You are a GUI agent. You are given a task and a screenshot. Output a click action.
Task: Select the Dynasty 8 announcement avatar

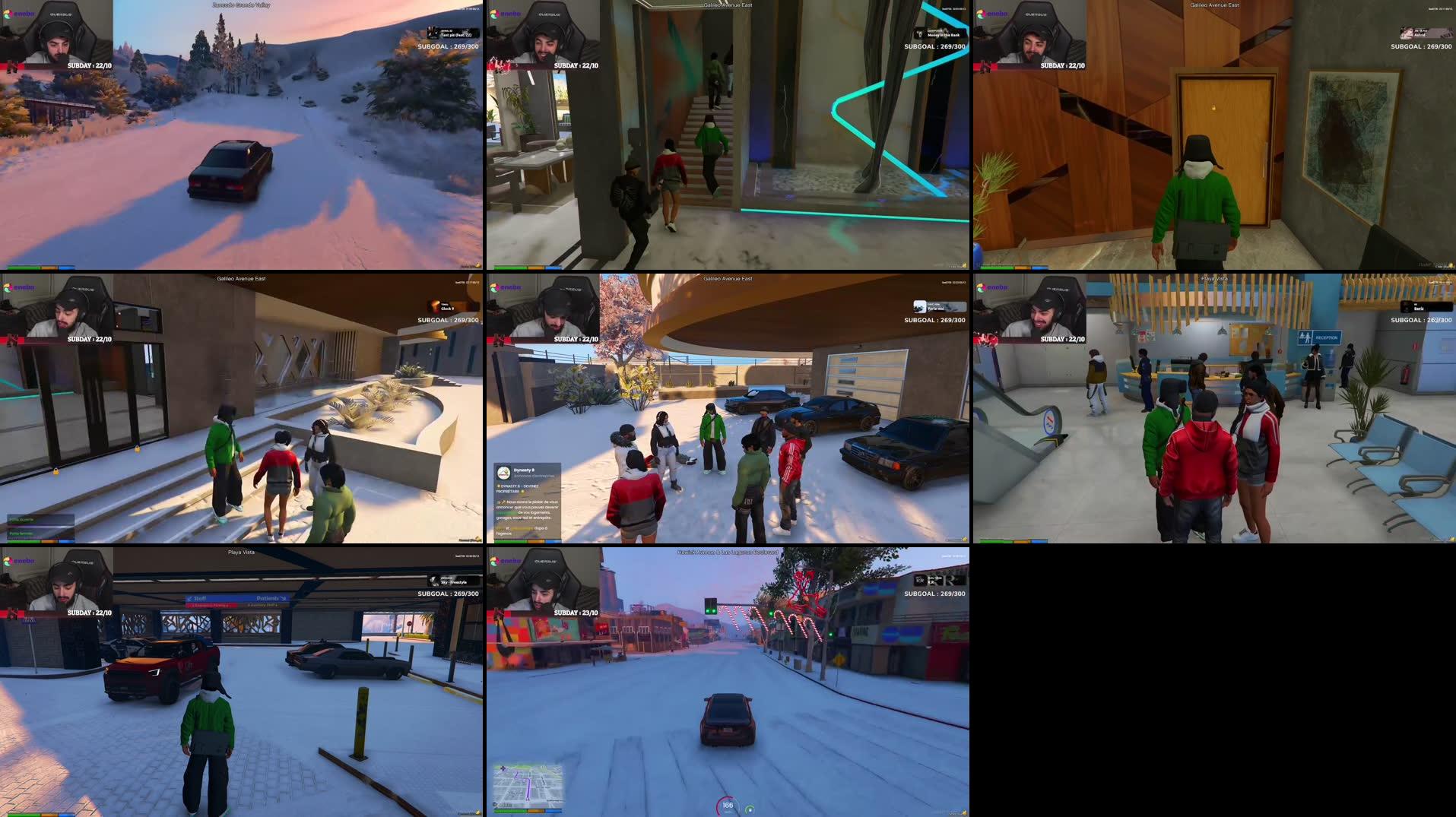pyautogui.click(x=504, y=471)
